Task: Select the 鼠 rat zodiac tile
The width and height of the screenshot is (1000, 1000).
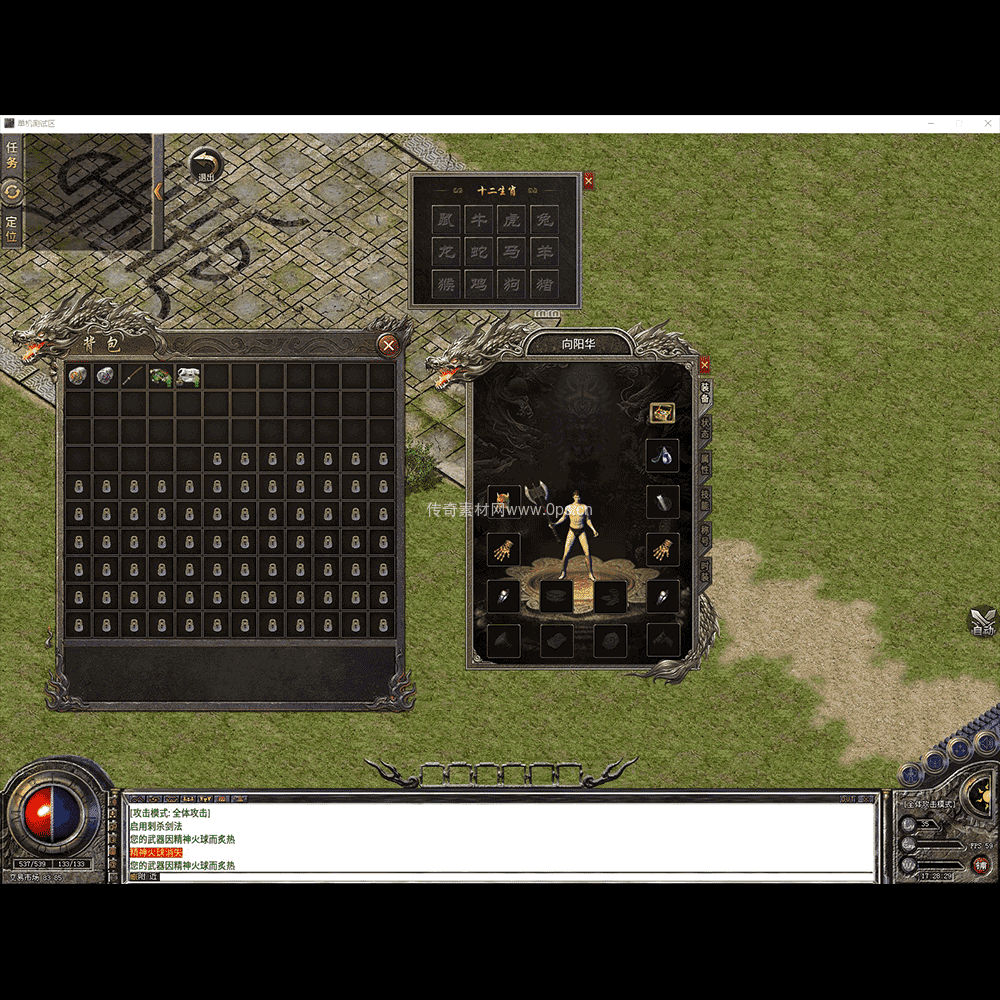Action: coord(447,220)
